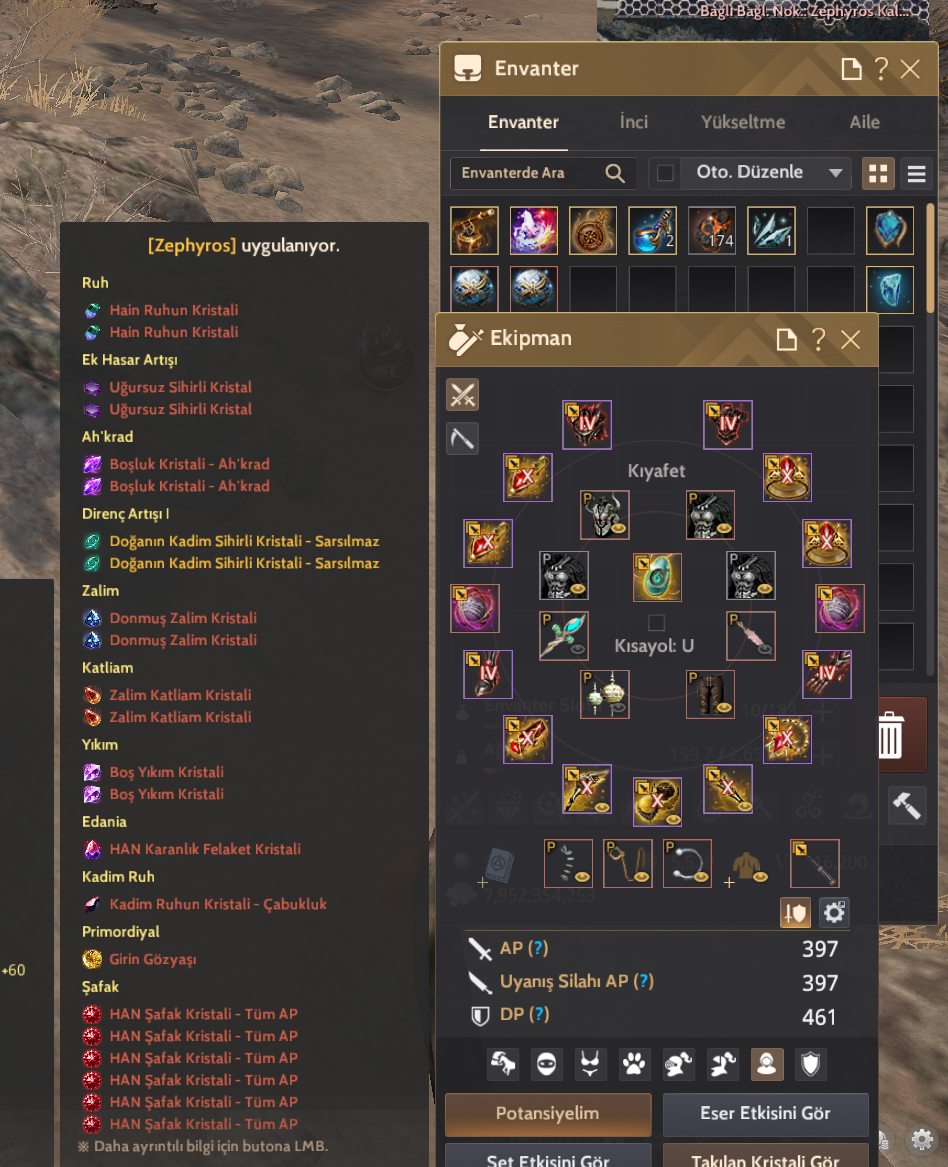Select the paw print pet icon
The image size is (948, 1167).
[634, 1064]
